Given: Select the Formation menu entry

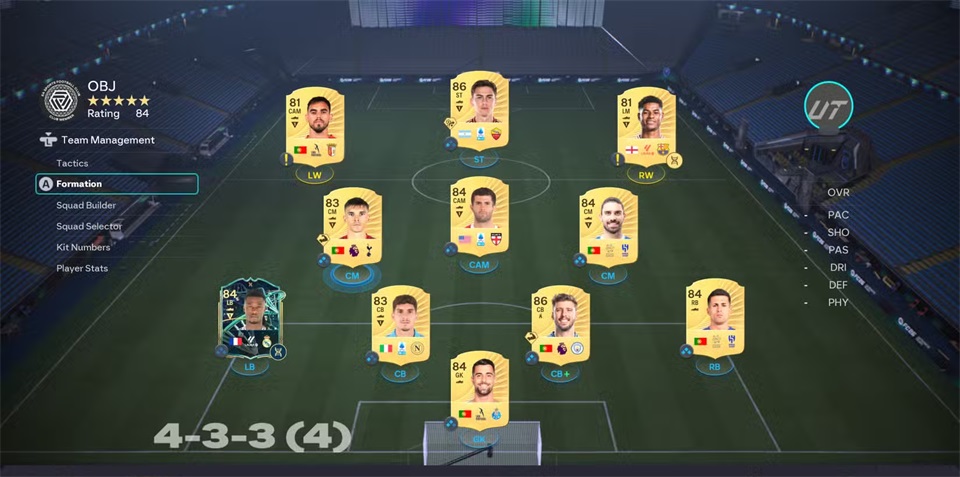Looking at the screenshot, I should pos(79,184).
